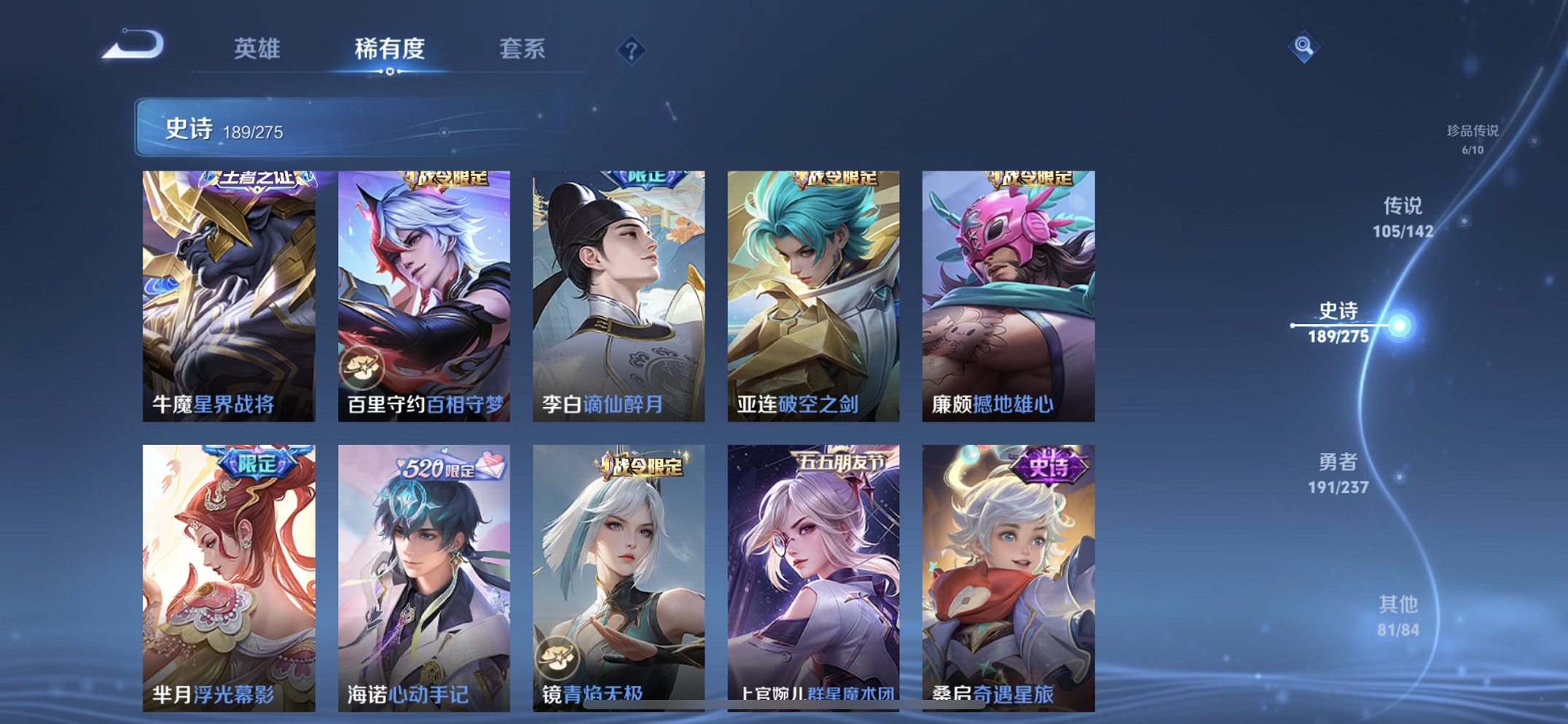Switch to the 套系 tab

[524, 48]
